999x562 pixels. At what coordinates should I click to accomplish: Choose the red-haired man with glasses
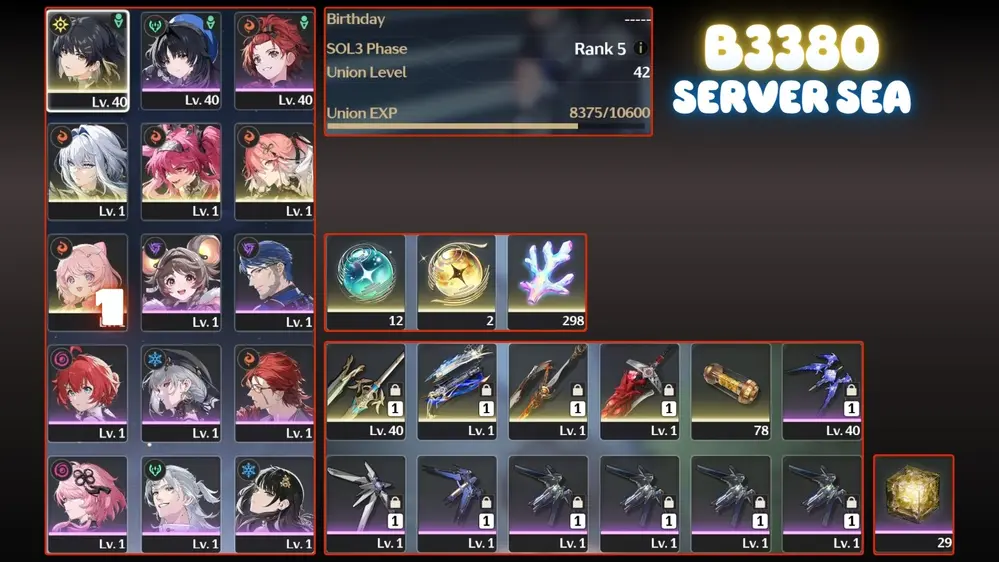274,392
